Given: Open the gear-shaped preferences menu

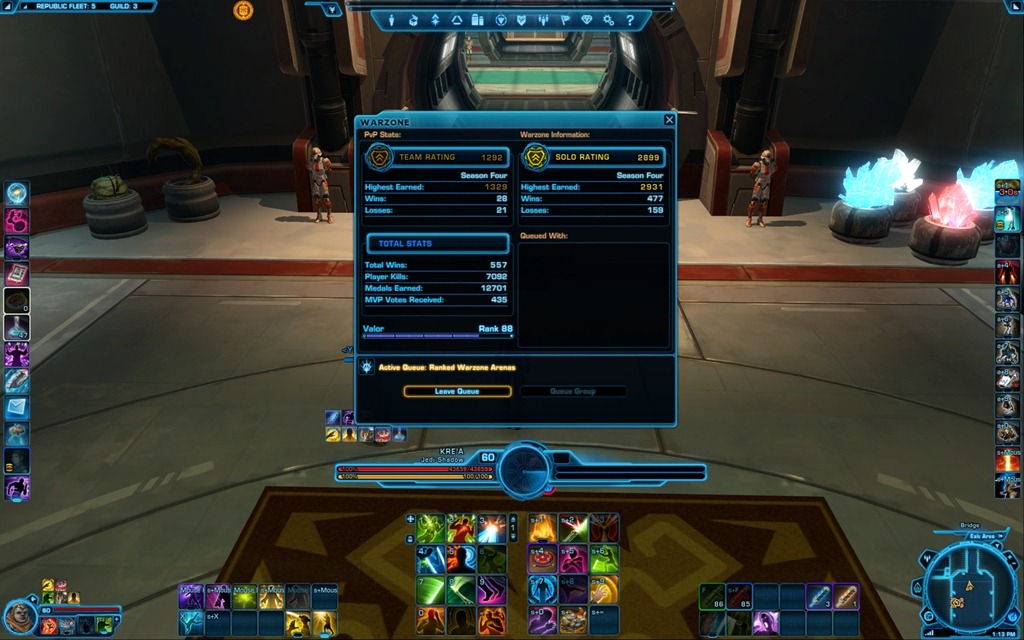Looking at the screenshot, I should click(x=608, y=20).
